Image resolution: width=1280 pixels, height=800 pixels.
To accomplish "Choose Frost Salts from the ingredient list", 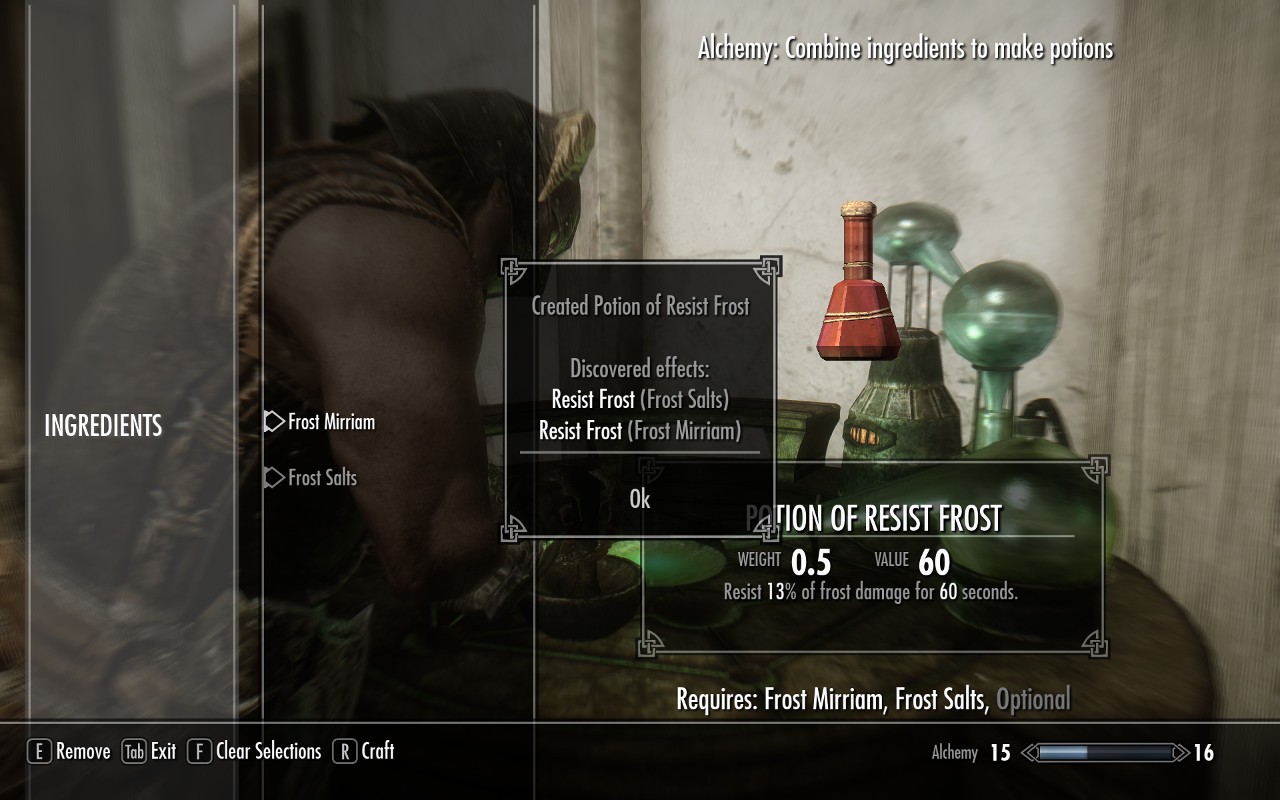I will pos(321,478).
